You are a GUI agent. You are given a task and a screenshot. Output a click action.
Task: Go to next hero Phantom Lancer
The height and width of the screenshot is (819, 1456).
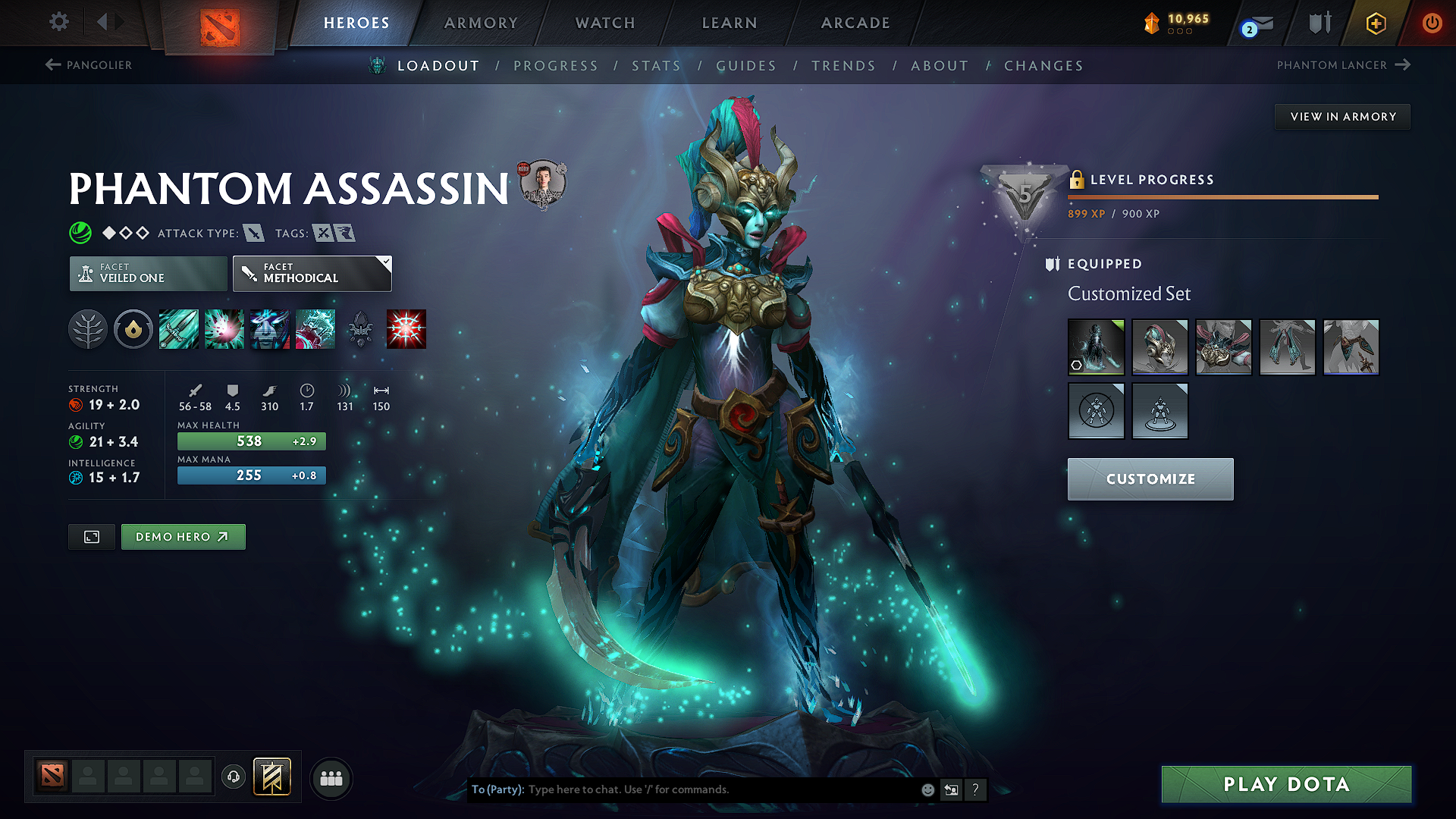tap(1342, 65)
